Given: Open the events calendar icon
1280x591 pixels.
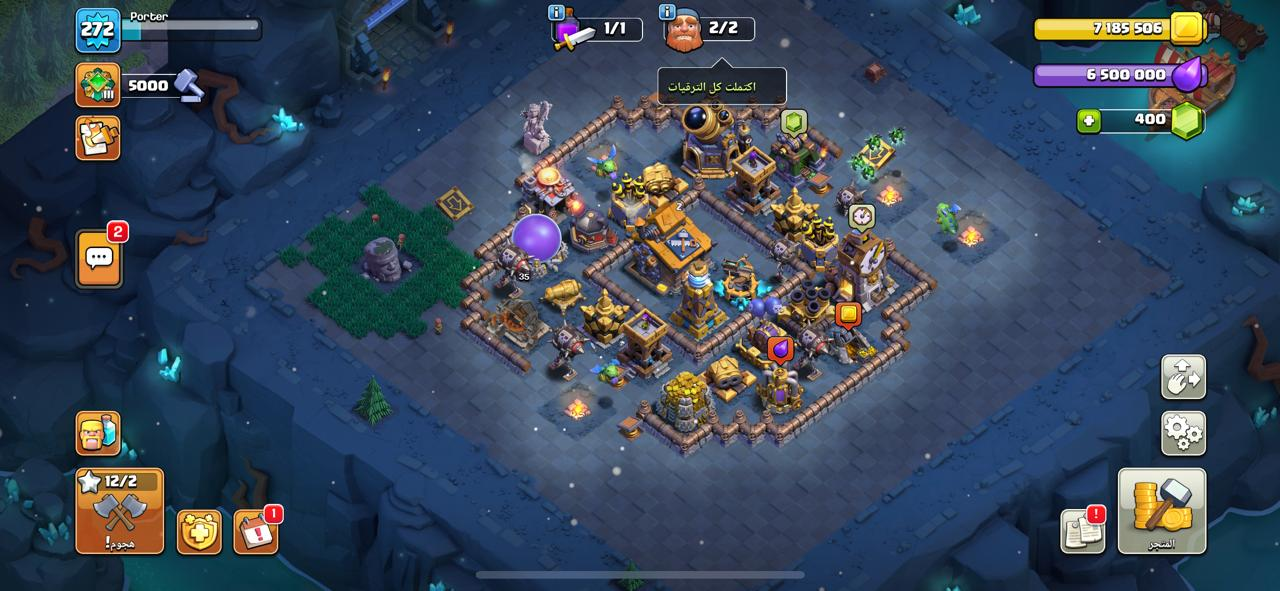Looking at the screenshot, I should point(256,532).
